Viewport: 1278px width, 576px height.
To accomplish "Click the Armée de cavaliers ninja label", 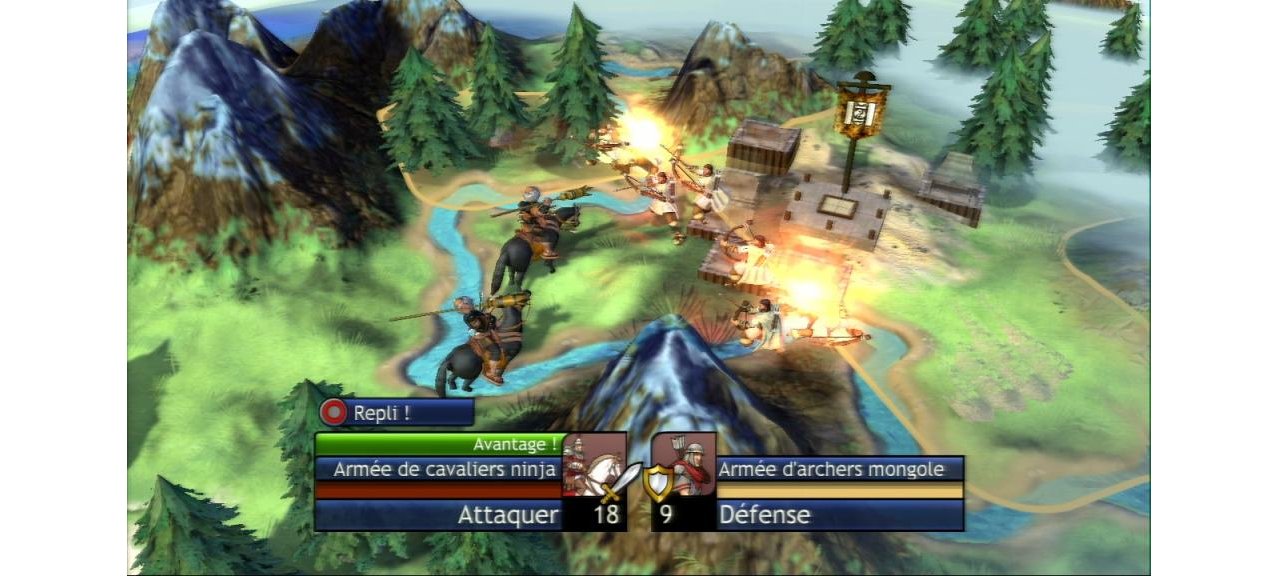I will coord(439,469).
